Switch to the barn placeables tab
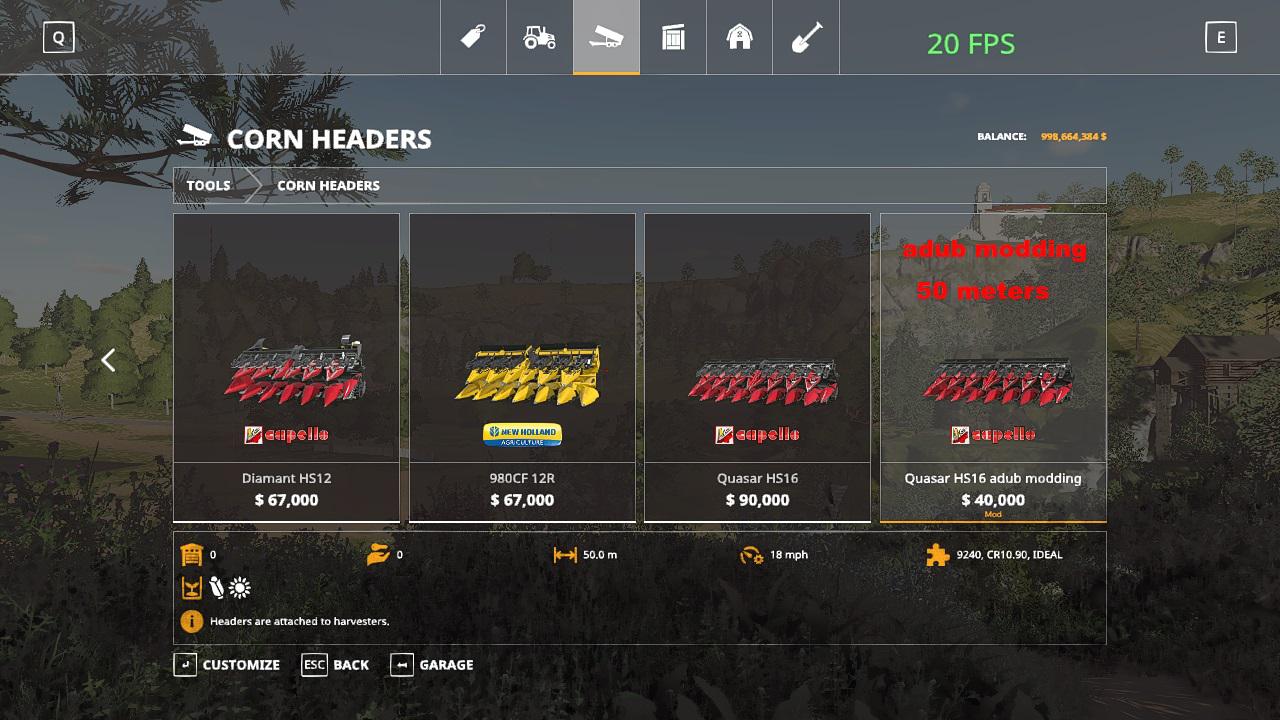The height and width of the screenshot is (720, 1280). coord(739,38)
